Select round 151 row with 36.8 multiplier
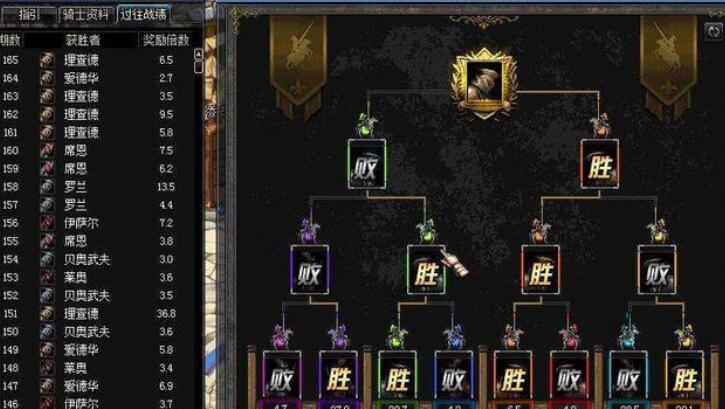 click(x=100, y=313)
